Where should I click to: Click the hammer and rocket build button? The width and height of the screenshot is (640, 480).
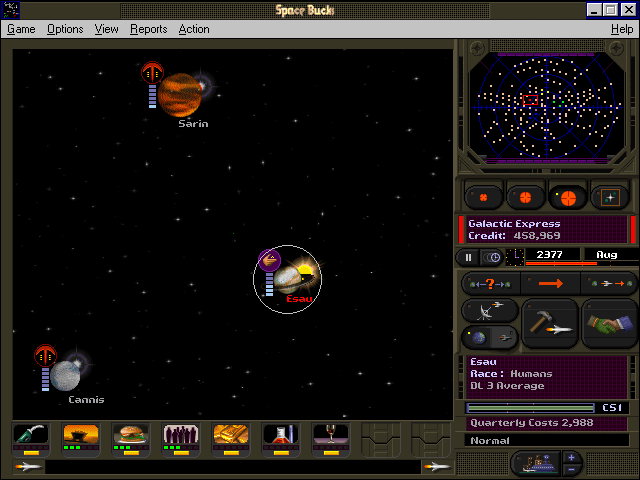[x=550, y=323]
